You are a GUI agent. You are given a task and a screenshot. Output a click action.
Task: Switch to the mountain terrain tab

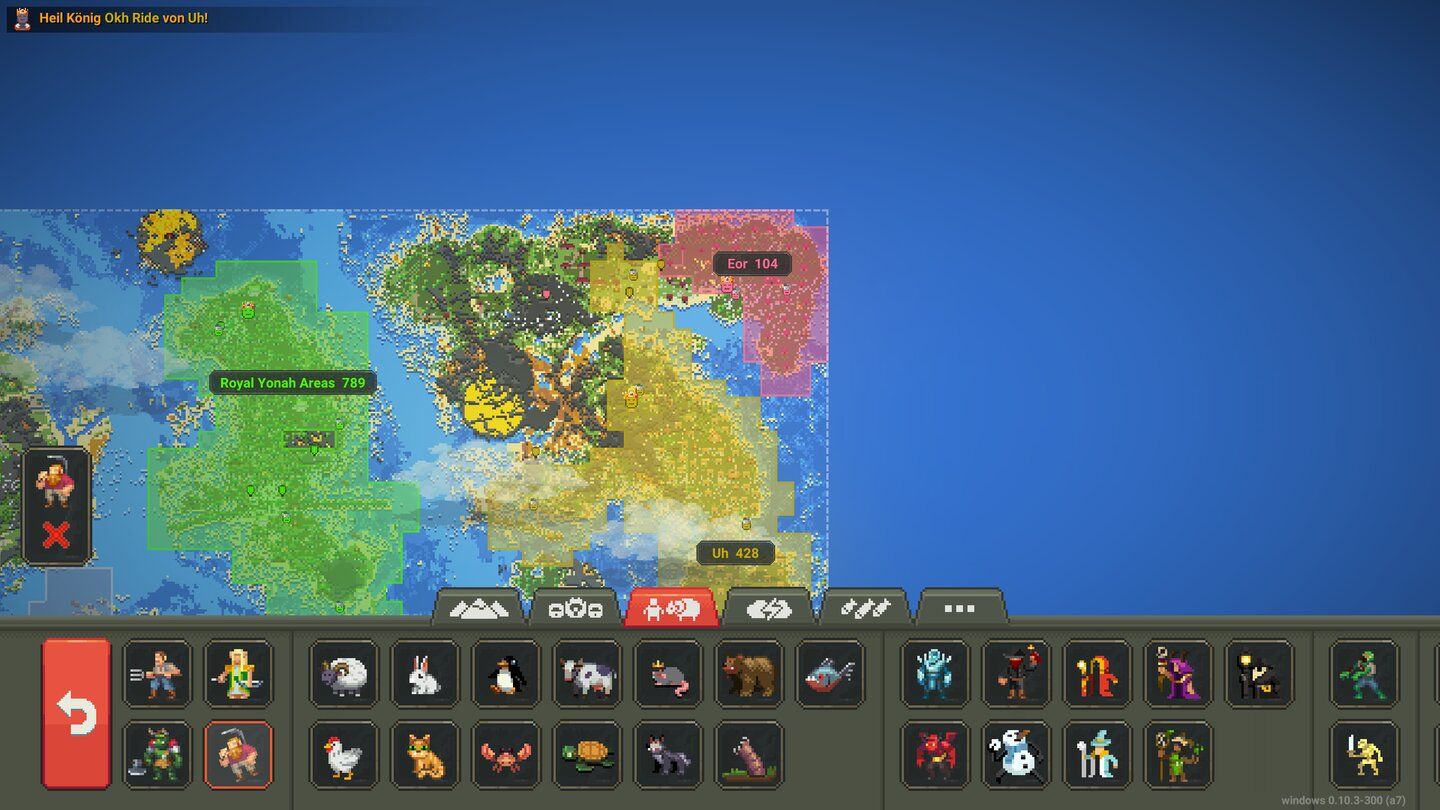click(480, 606)
